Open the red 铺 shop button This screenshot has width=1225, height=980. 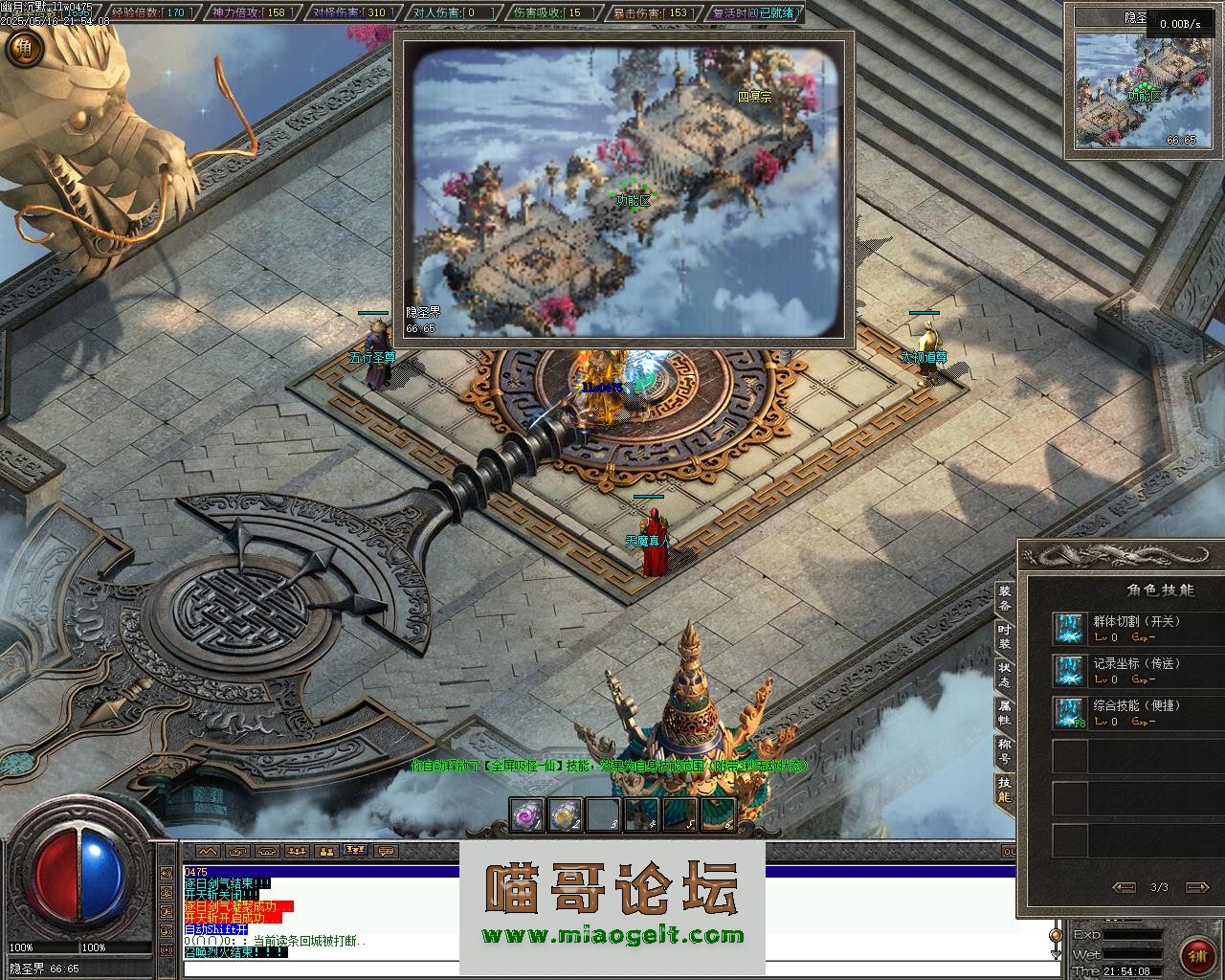click(1195, 954)
